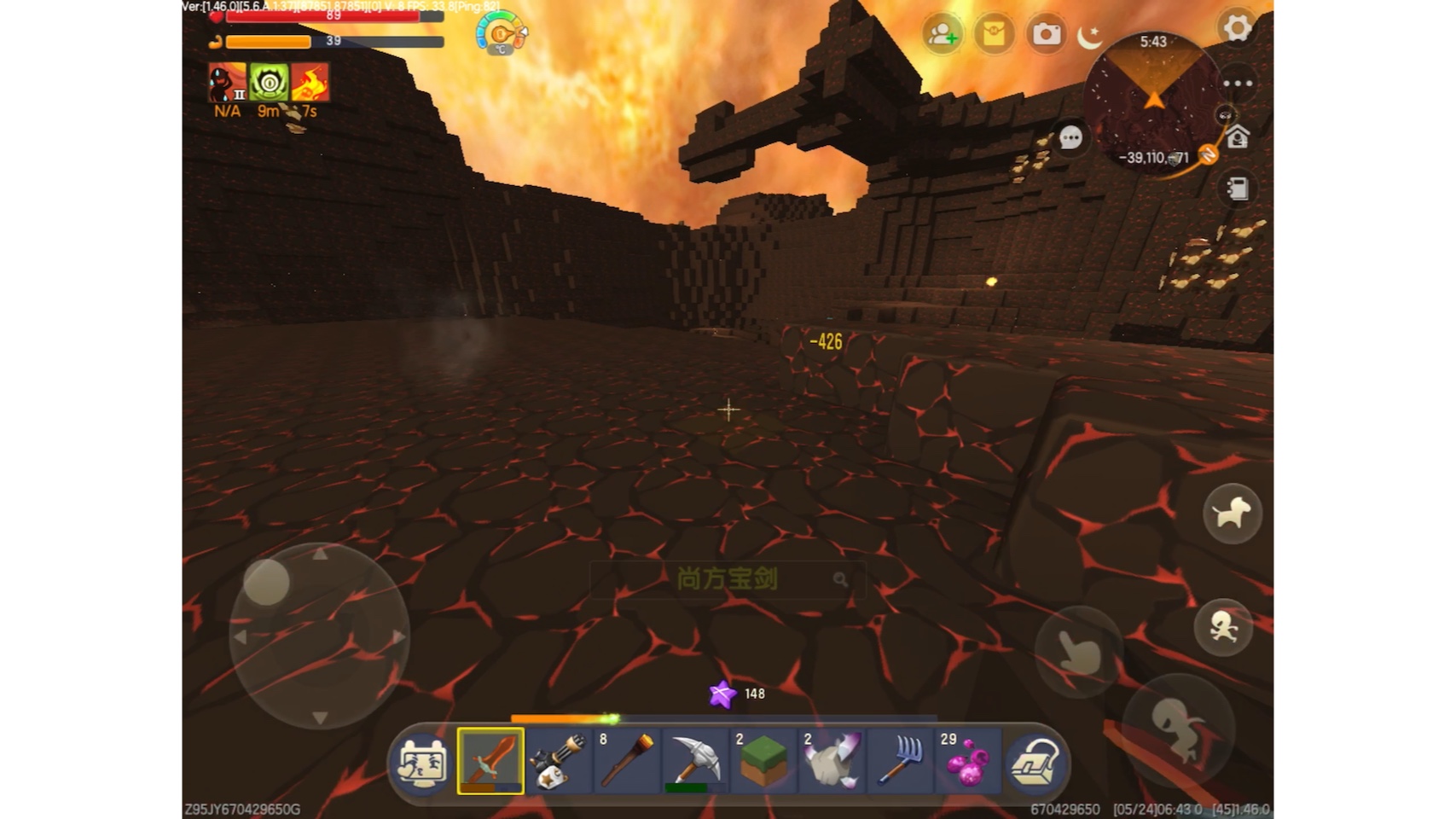Select the grass block slot
This screenshot has height=819, width=1456.
tap(763, 761)
